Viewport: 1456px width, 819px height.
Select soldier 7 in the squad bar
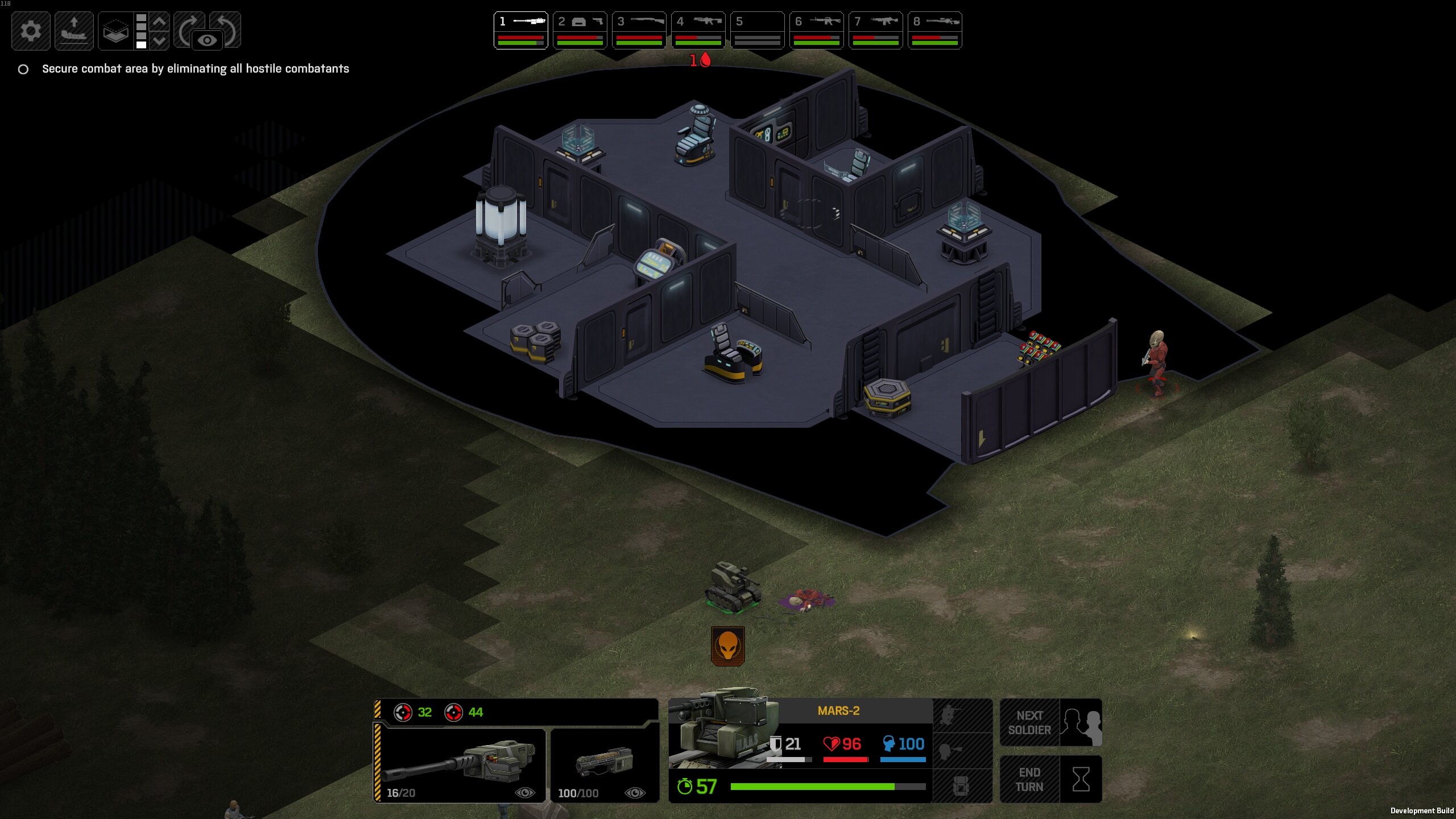(875, 30)
